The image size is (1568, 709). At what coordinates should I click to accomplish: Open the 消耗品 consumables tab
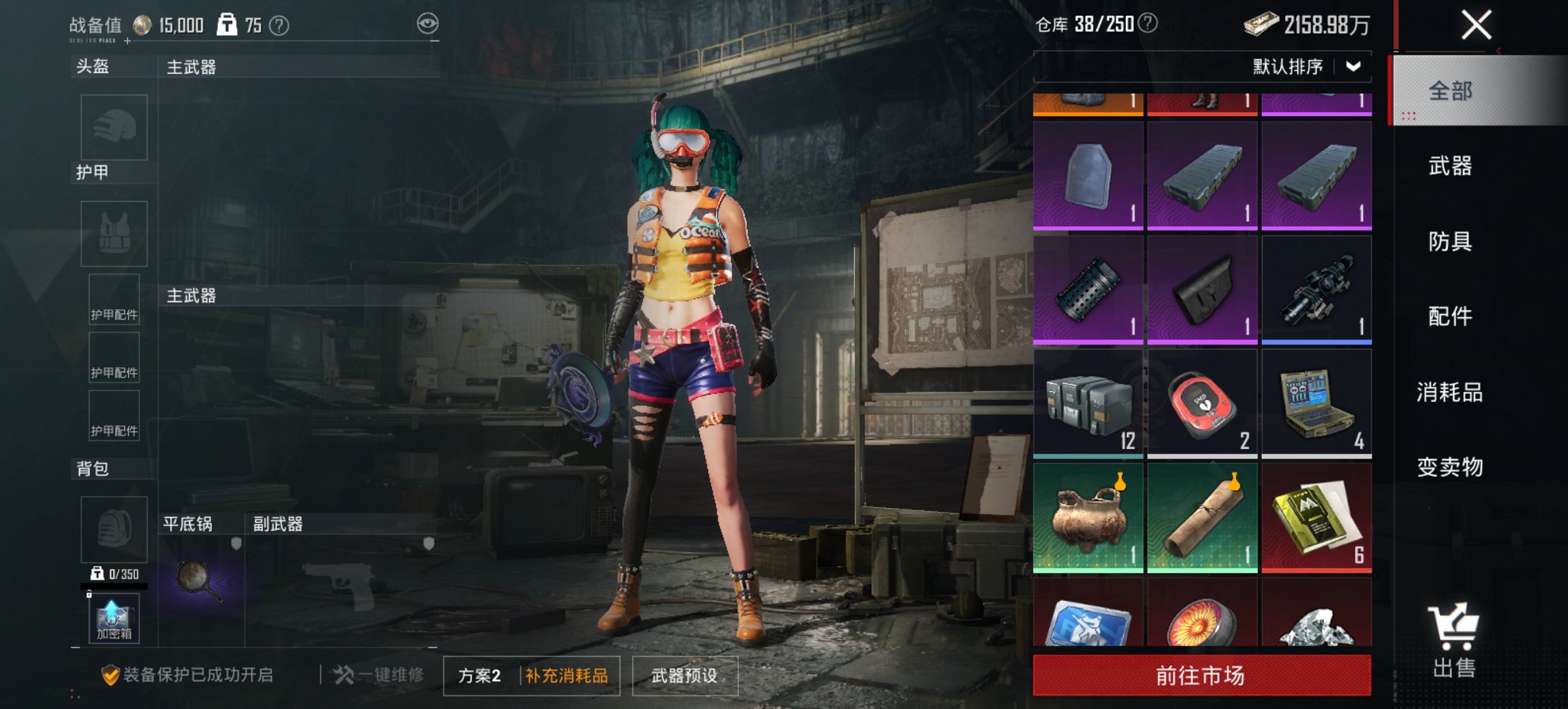point(1450,392)
